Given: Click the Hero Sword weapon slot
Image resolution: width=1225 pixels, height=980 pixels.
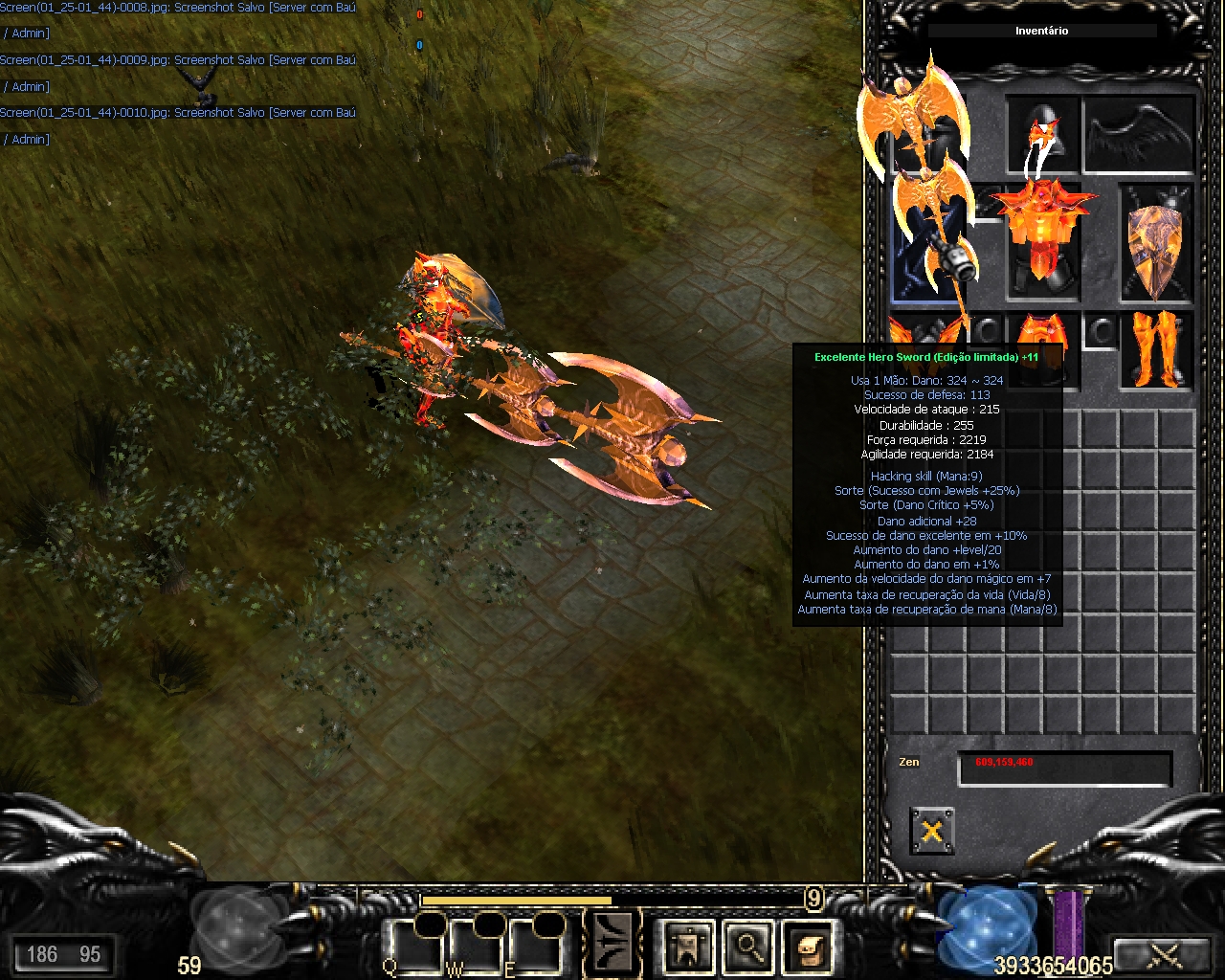Looking at the screenshot, I should click(926, 239).
